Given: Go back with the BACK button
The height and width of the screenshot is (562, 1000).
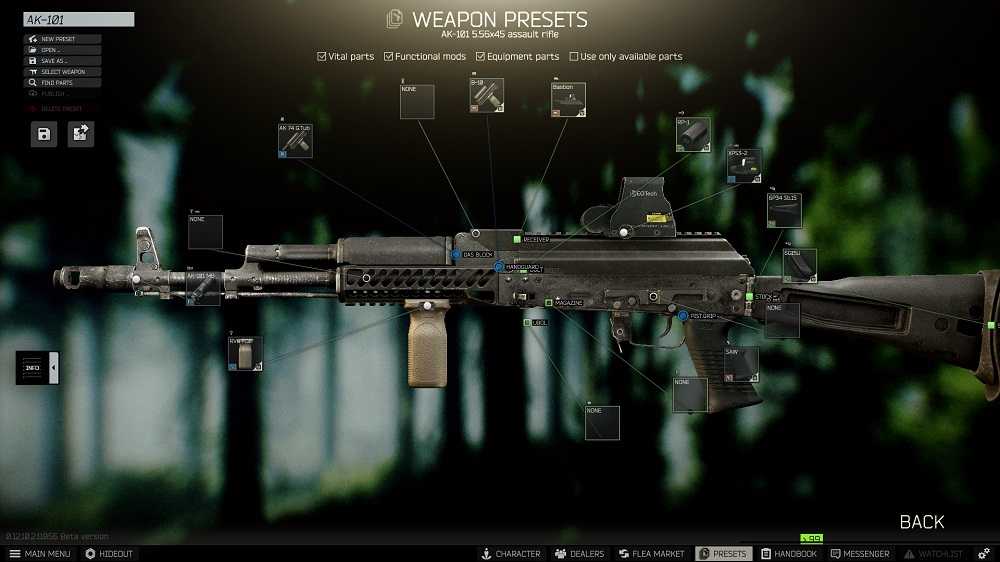Looking at the screenshot, I should click(921, 522).
